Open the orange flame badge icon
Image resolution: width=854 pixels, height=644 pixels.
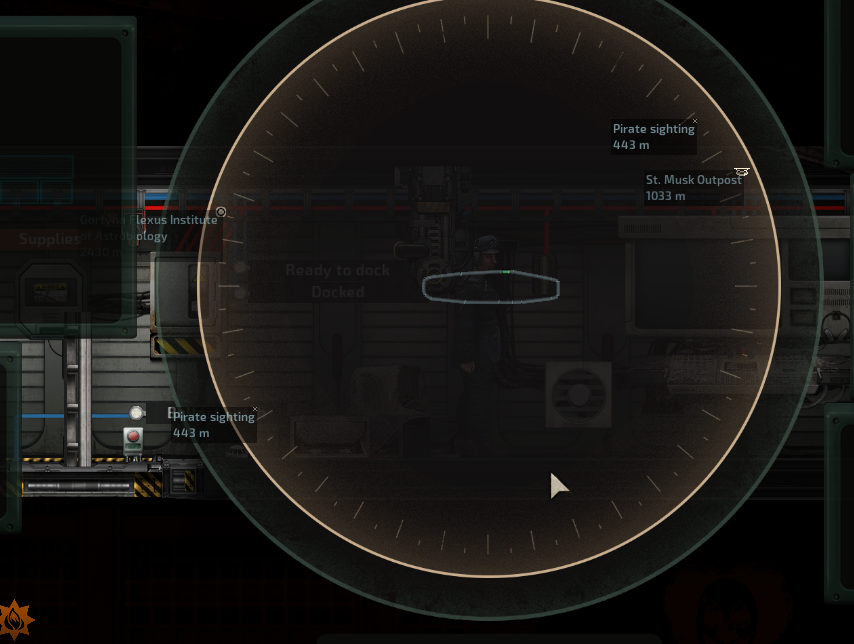click(15, 620)
